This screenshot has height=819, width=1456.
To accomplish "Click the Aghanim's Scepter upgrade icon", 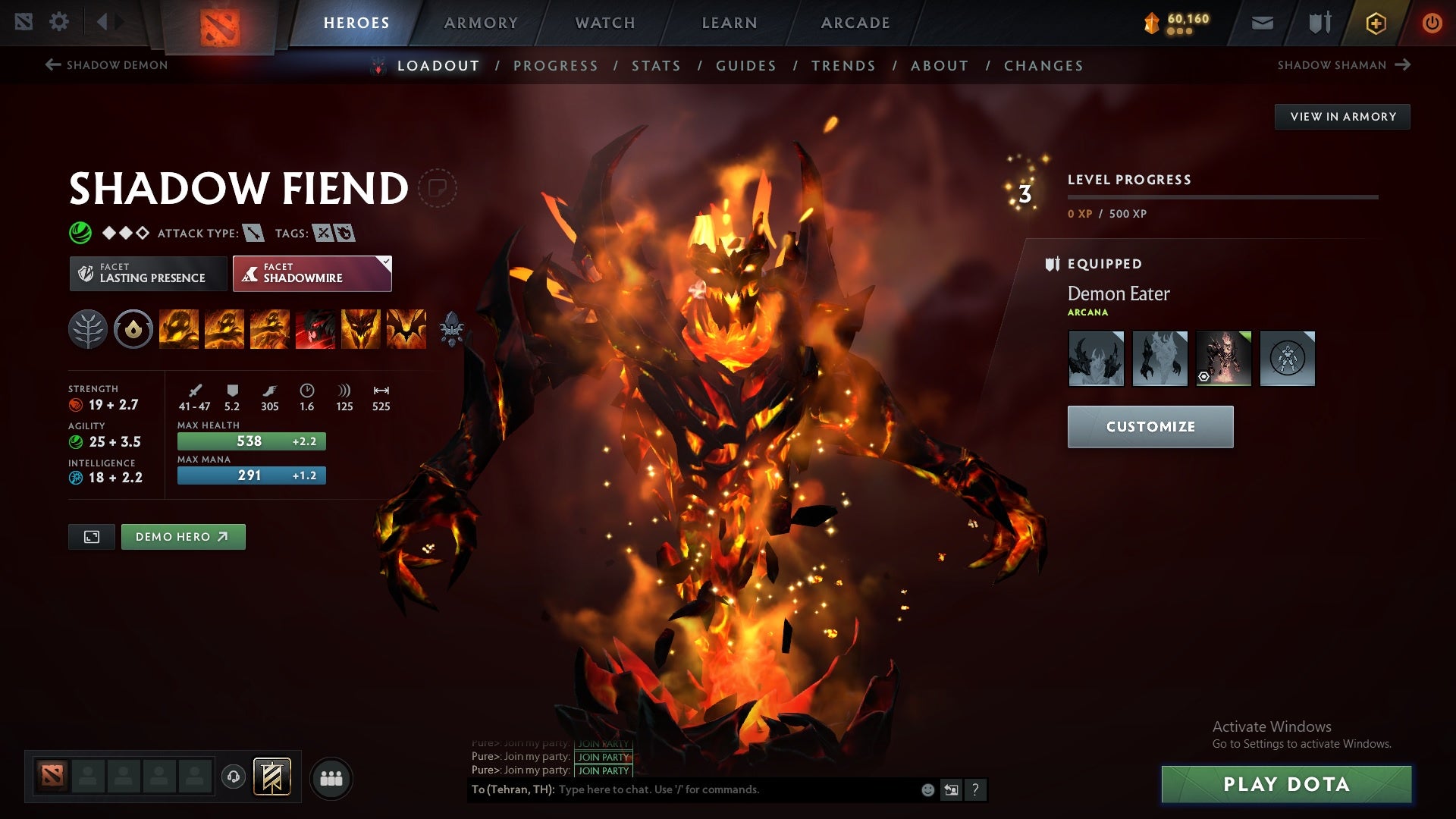I will tap(450, 330).
